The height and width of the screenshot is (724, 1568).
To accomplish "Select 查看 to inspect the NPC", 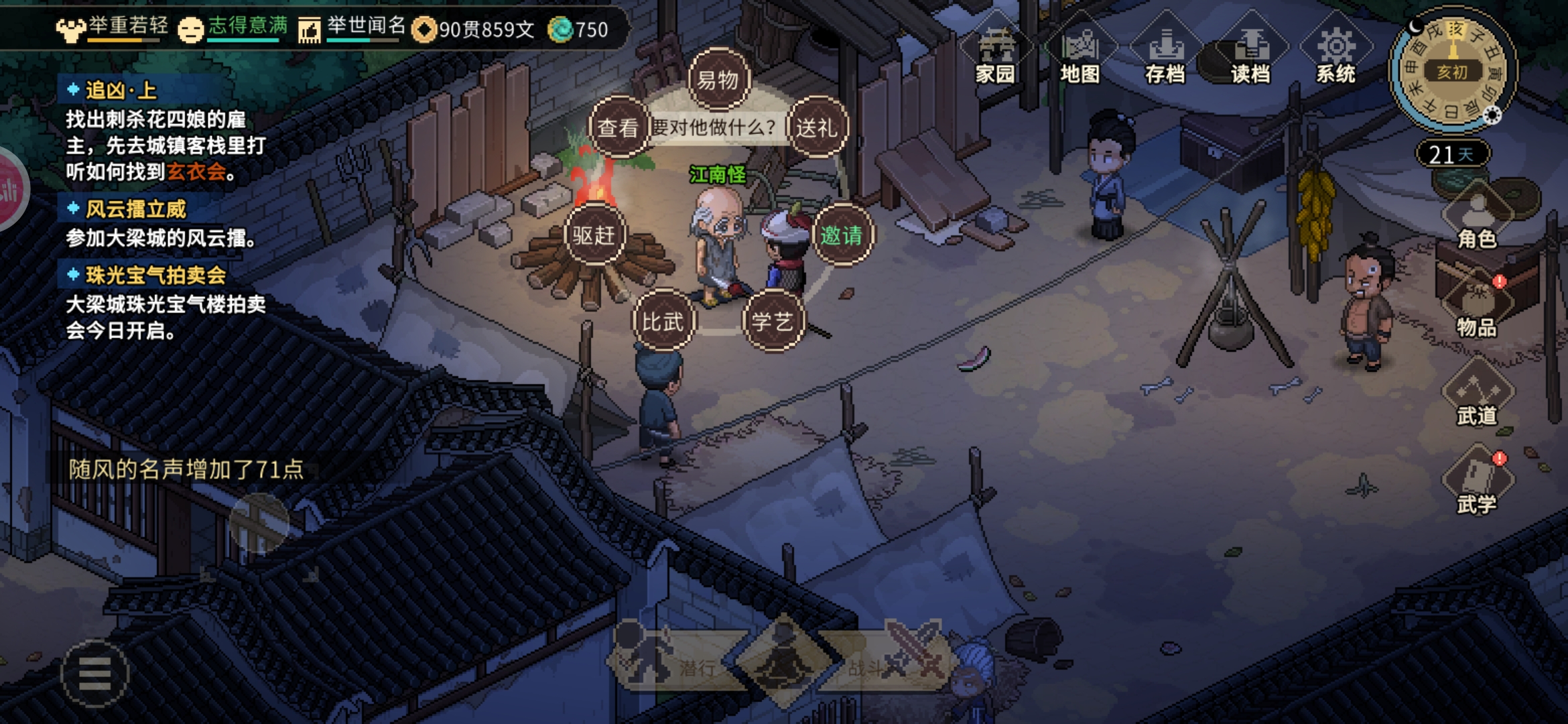I will click(x=618, y=127).
